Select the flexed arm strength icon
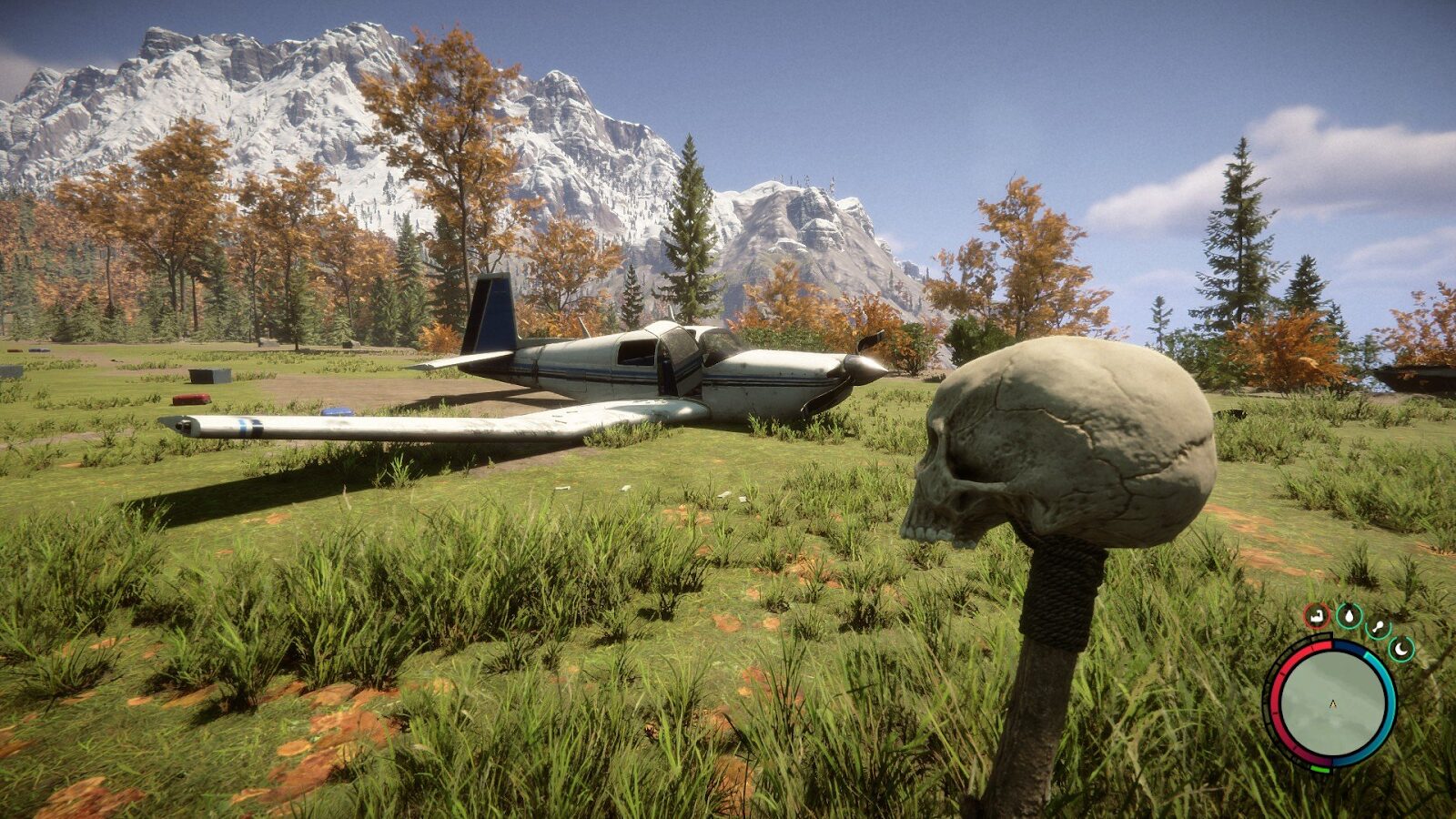Viewport: 1456px width, 819px height. (x=1316, y=616)
